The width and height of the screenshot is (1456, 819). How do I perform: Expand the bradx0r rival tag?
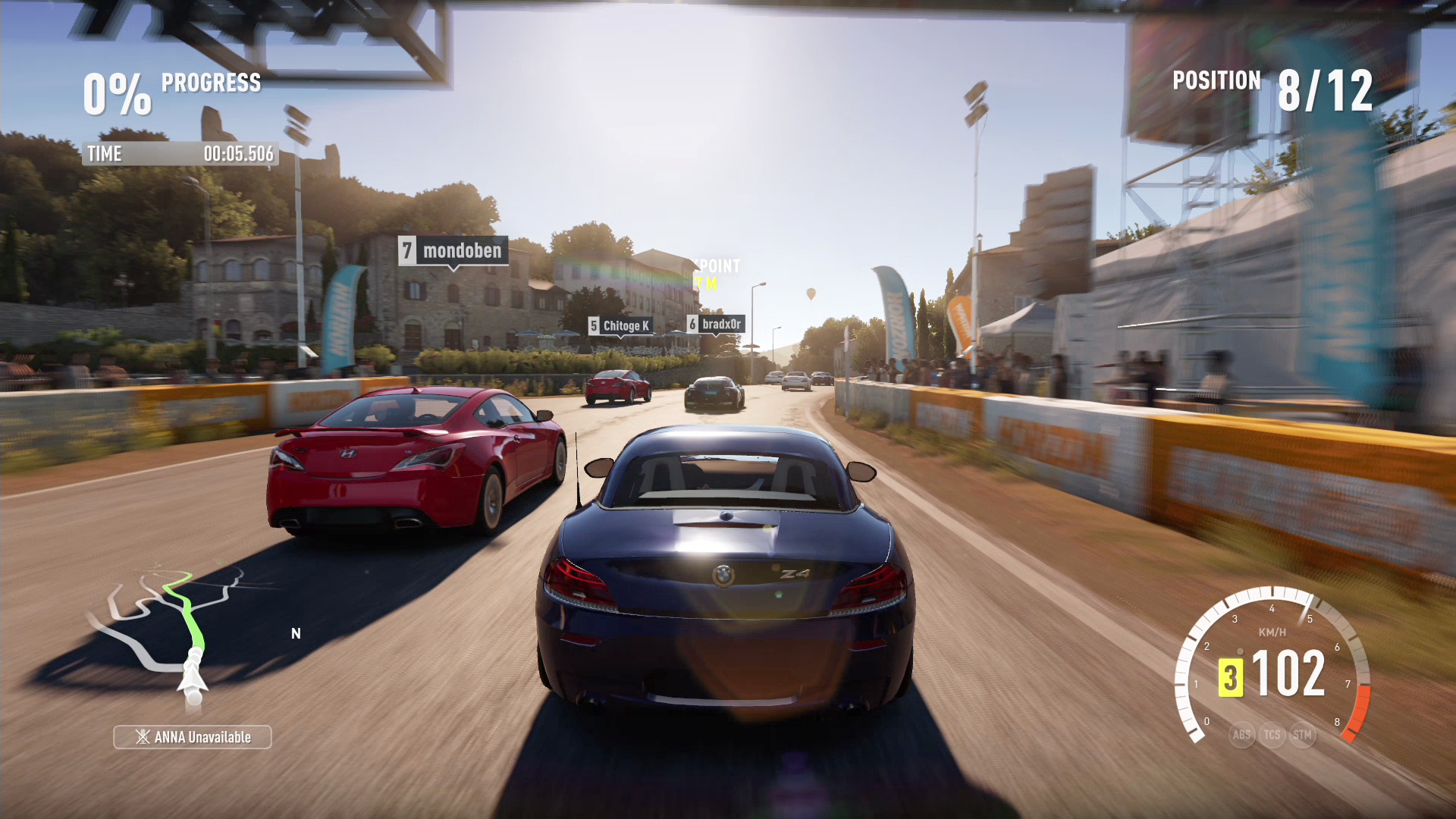pos(717,324)
